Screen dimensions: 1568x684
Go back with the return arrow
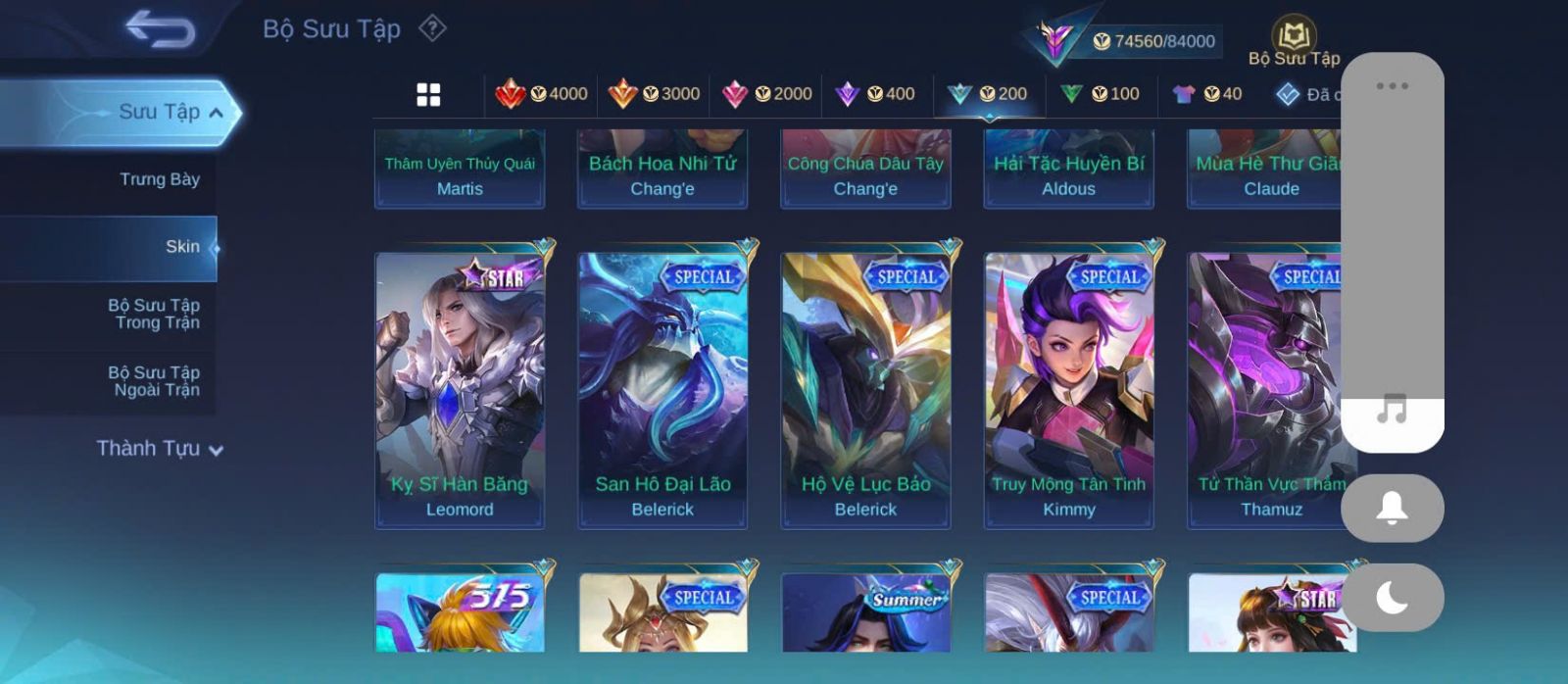[160, 29]
